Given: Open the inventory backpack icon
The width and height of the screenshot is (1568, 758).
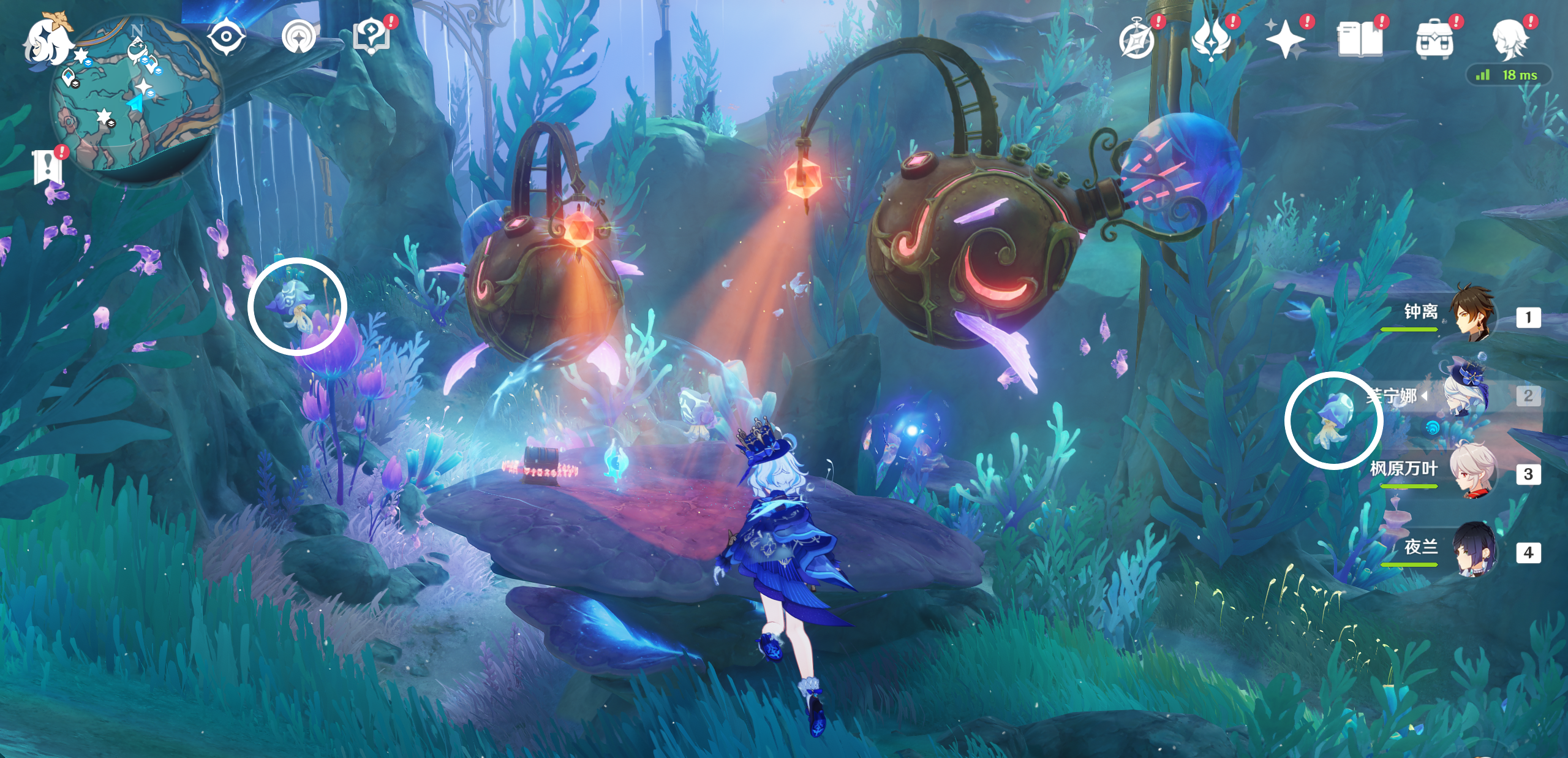Looking at the screenshot, I should tap(1434, 39).
